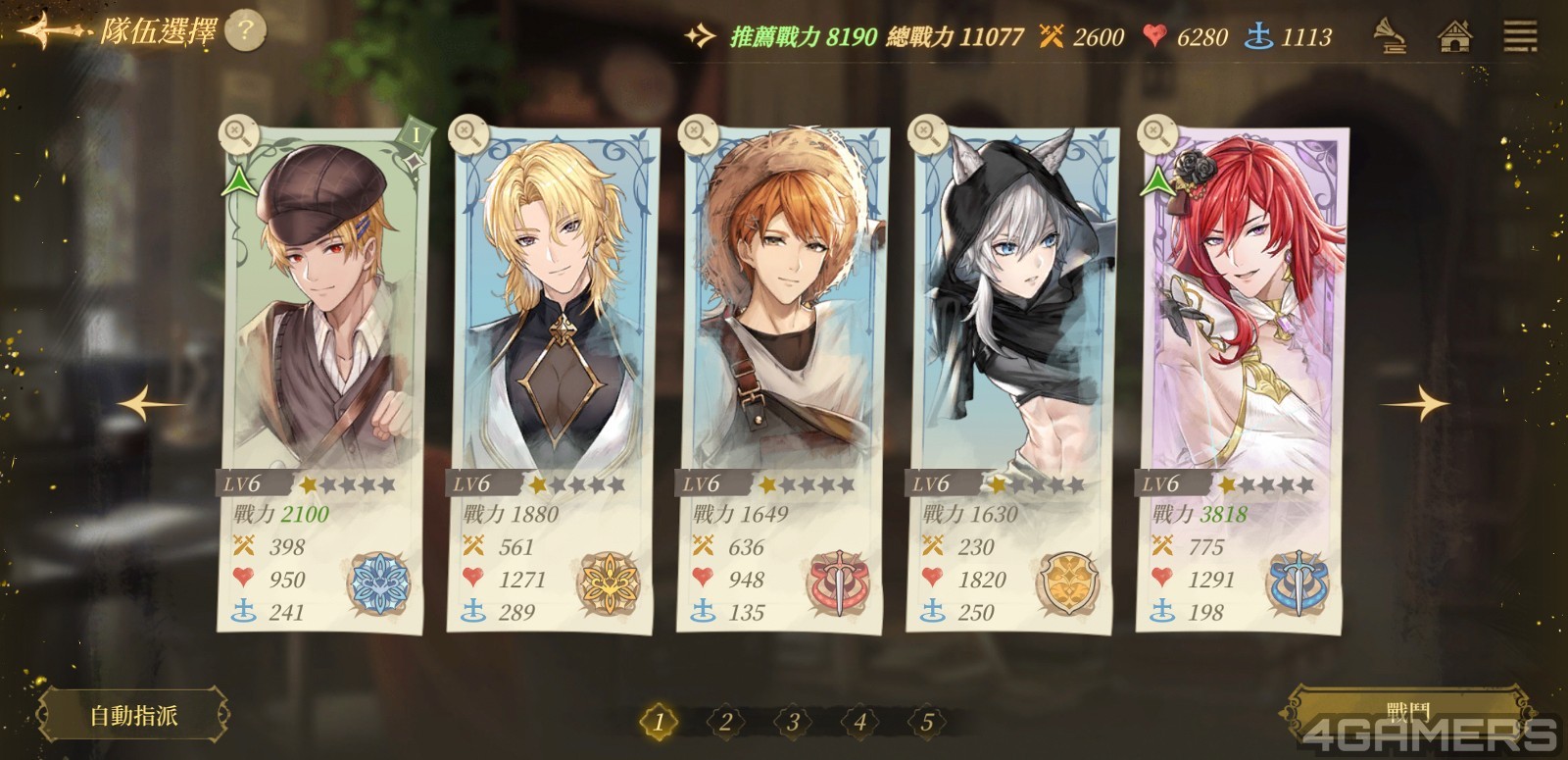1568x760 pixels.
Task: Return home via the house icon
Action: tap(1454, 37)
